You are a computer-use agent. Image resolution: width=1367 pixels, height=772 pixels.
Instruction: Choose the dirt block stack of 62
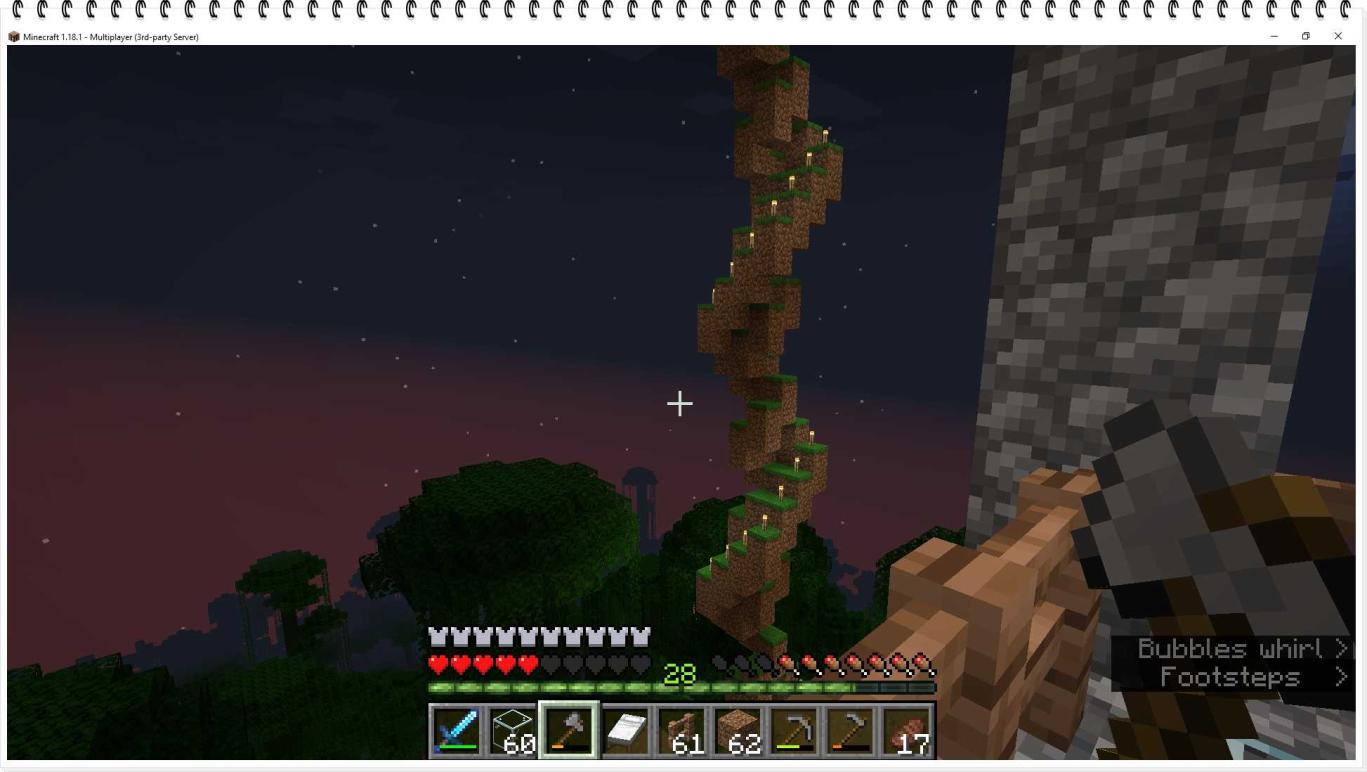pyautogui.click(x=738, y=730)
